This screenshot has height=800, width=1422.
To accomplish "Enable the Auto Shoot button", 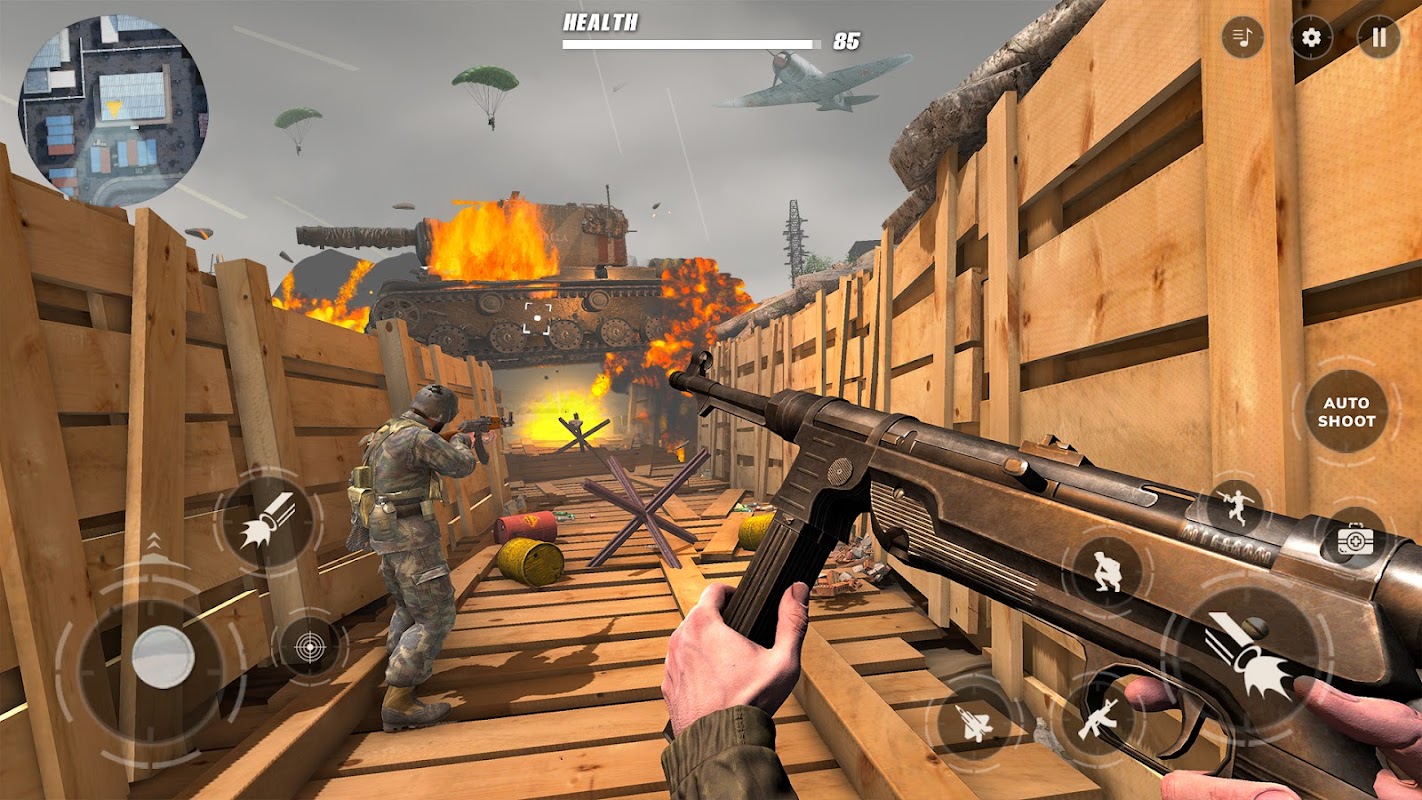I will (1346, 412).
